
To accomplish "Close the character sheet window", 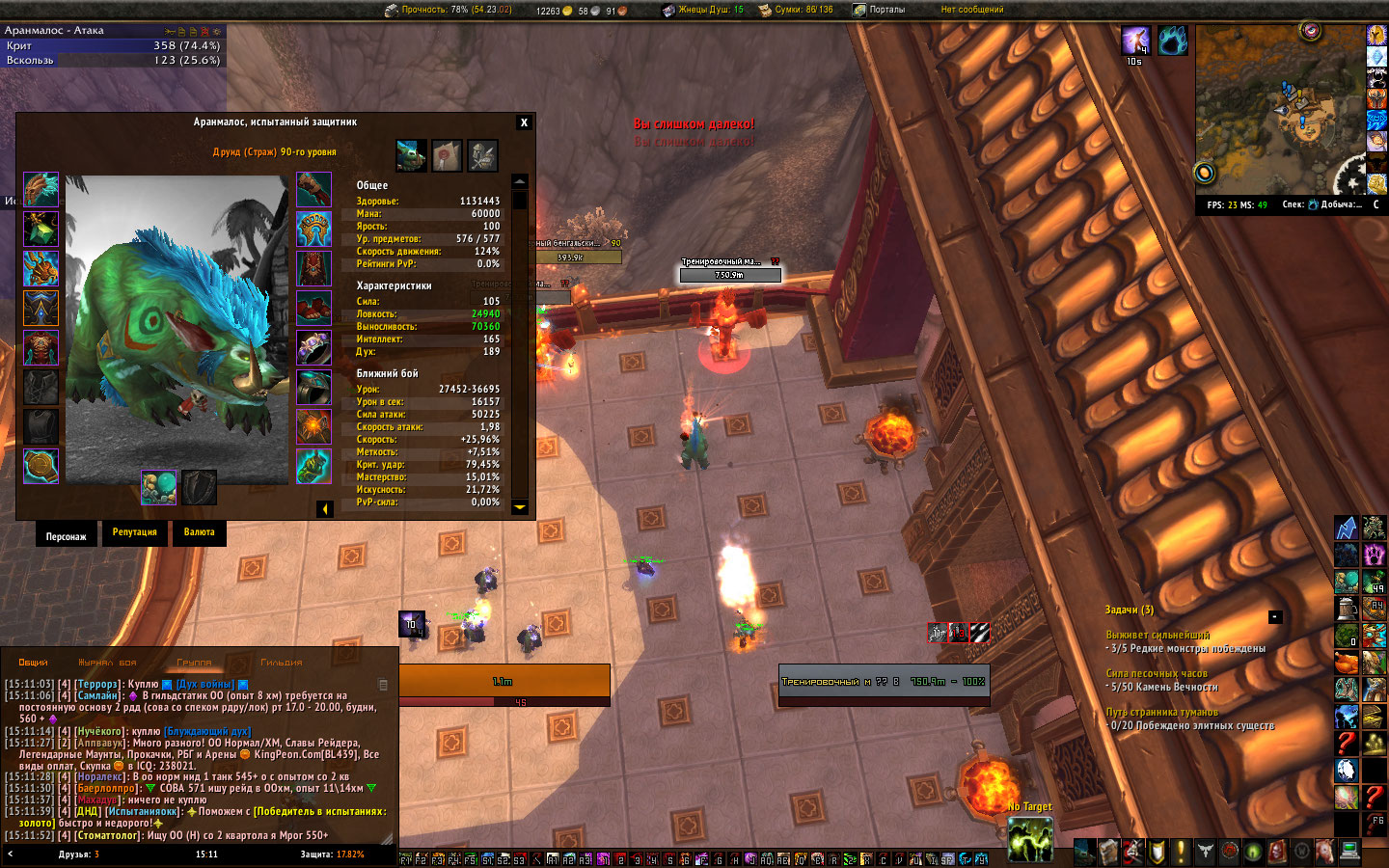I will point(524,122).
